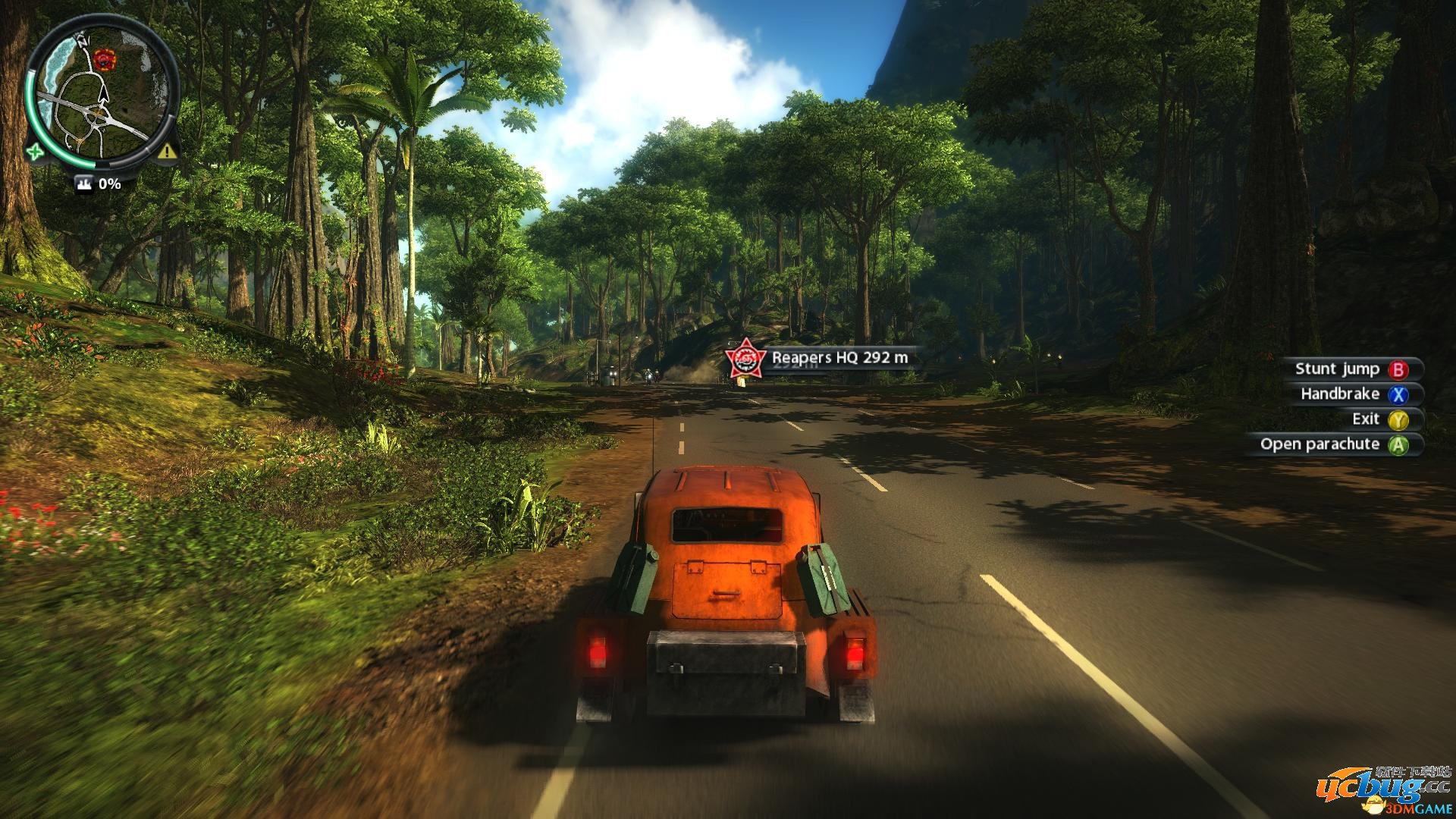1456x819 pixels.
Task: Click the chaos explosion icon beside 0%
Action: pos(83,184)
